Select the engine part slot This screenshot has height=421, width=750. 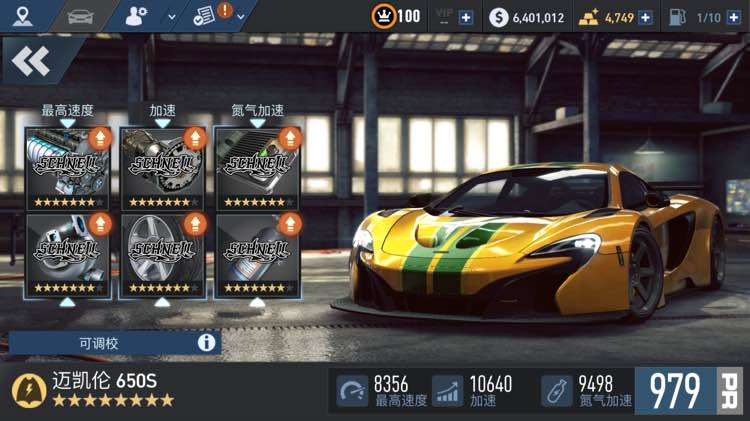(x=67, y=167)
